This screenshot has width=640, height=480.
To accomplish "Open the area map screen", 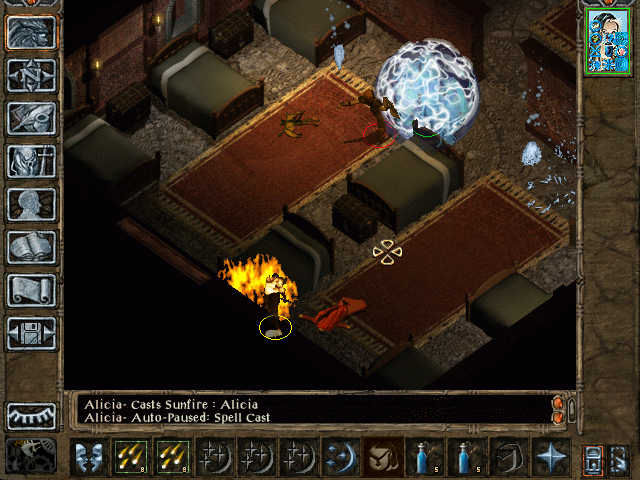I will pyautogui.click(x=31, y=75).
